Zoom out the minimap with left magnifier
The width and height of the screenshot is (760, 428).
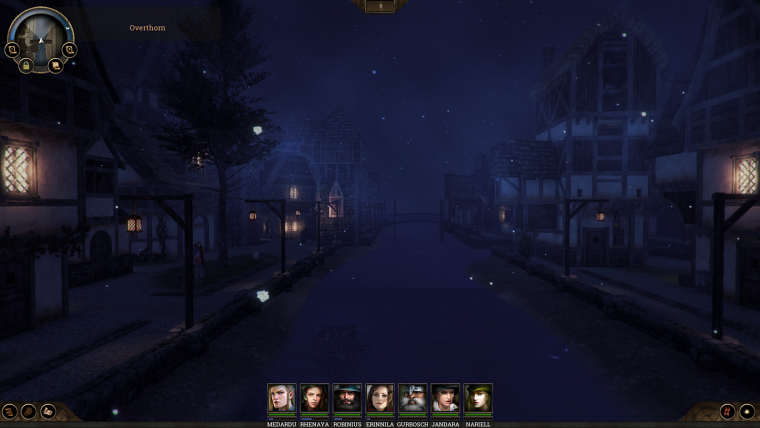point(12,49)
